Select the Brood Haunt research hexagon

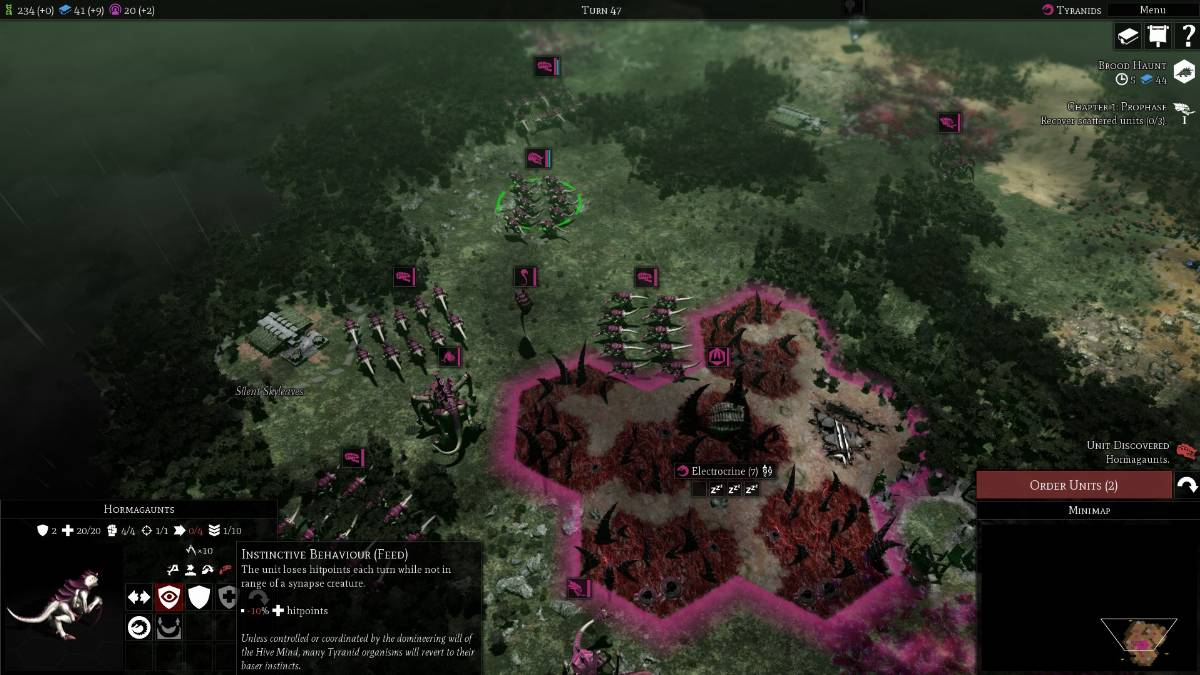point(1184,72)
